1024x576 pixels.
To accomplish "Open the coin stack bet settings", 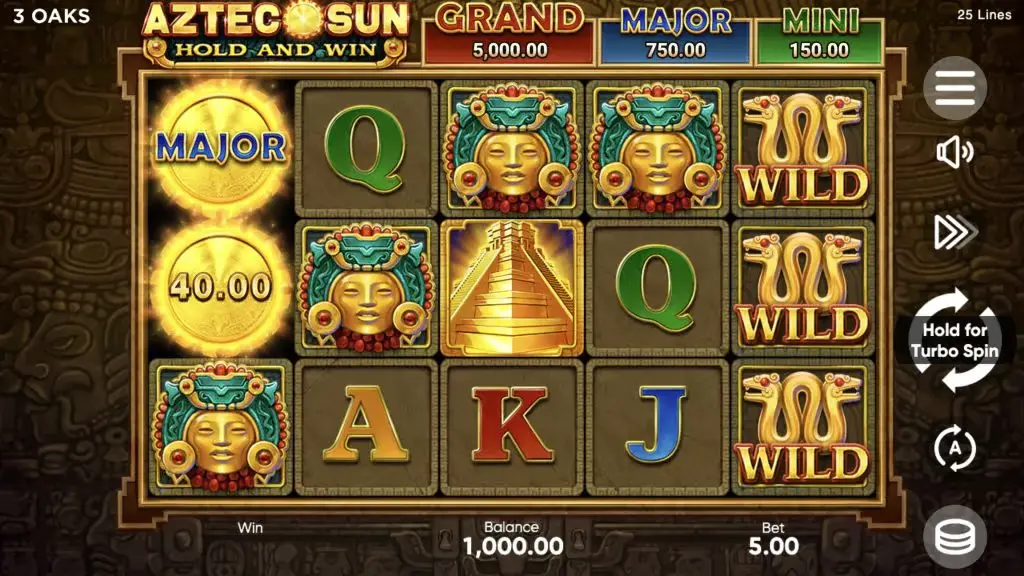I will pyautogui.click(x=954, y=538).
